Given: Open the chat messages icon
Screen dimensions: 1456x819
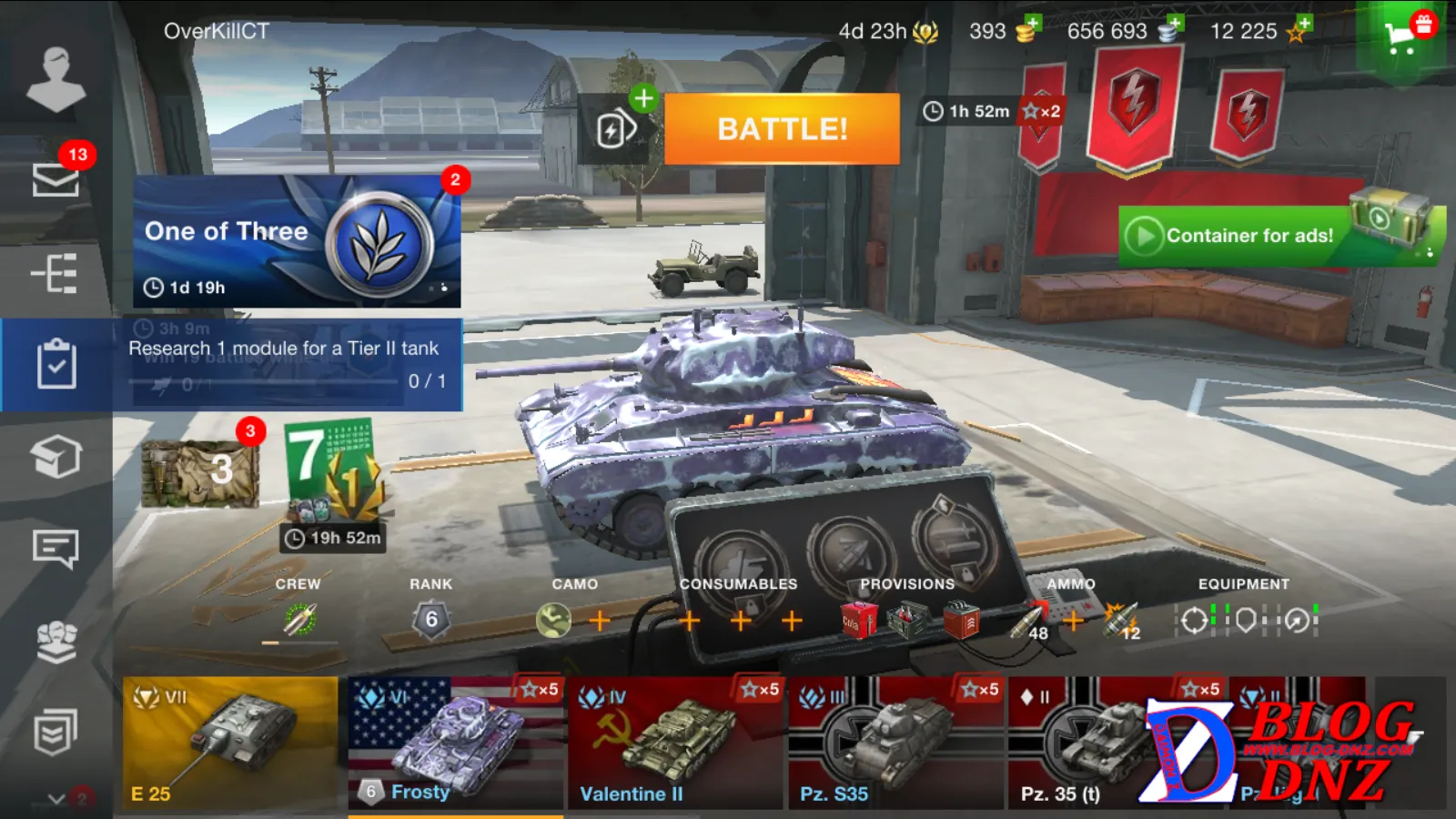Looking at the screenshot, I should (56, 548).
